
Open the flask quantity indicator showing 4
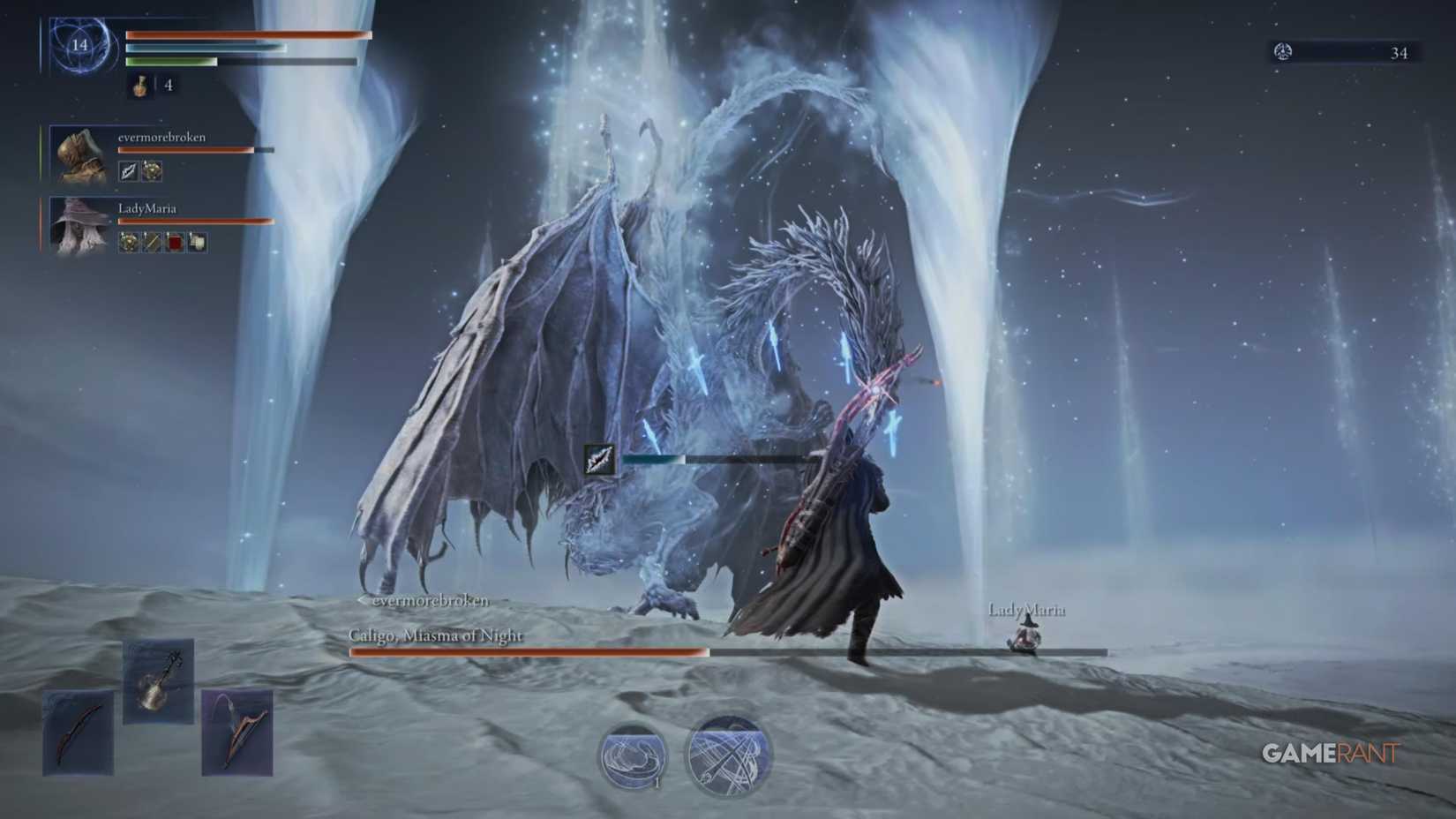(x=168, y=87)
